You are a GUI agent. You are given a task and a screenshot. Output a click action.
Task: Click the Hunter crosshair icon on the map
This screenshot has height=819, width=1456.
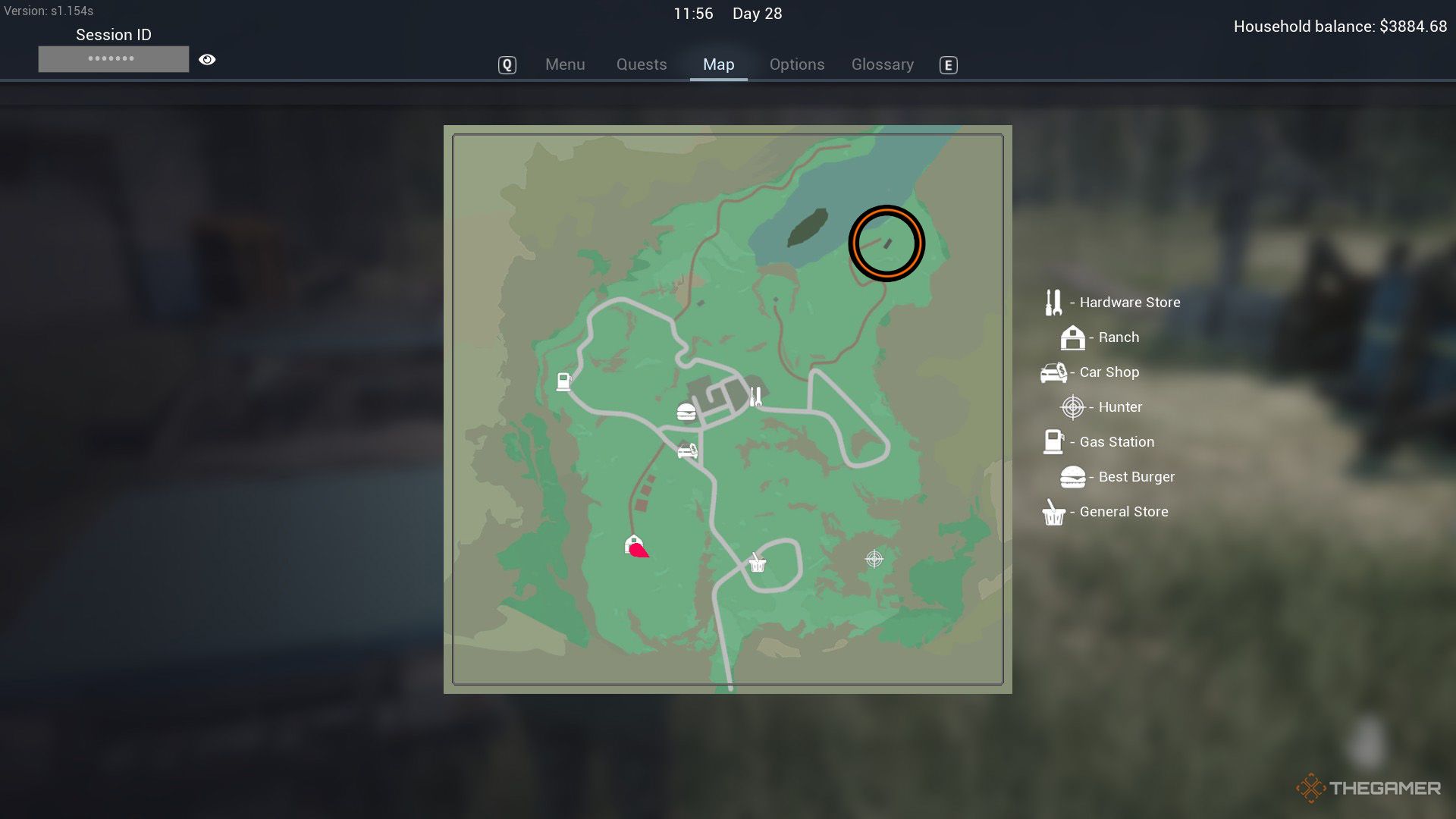pyautogui.click(x=873, y=559)
